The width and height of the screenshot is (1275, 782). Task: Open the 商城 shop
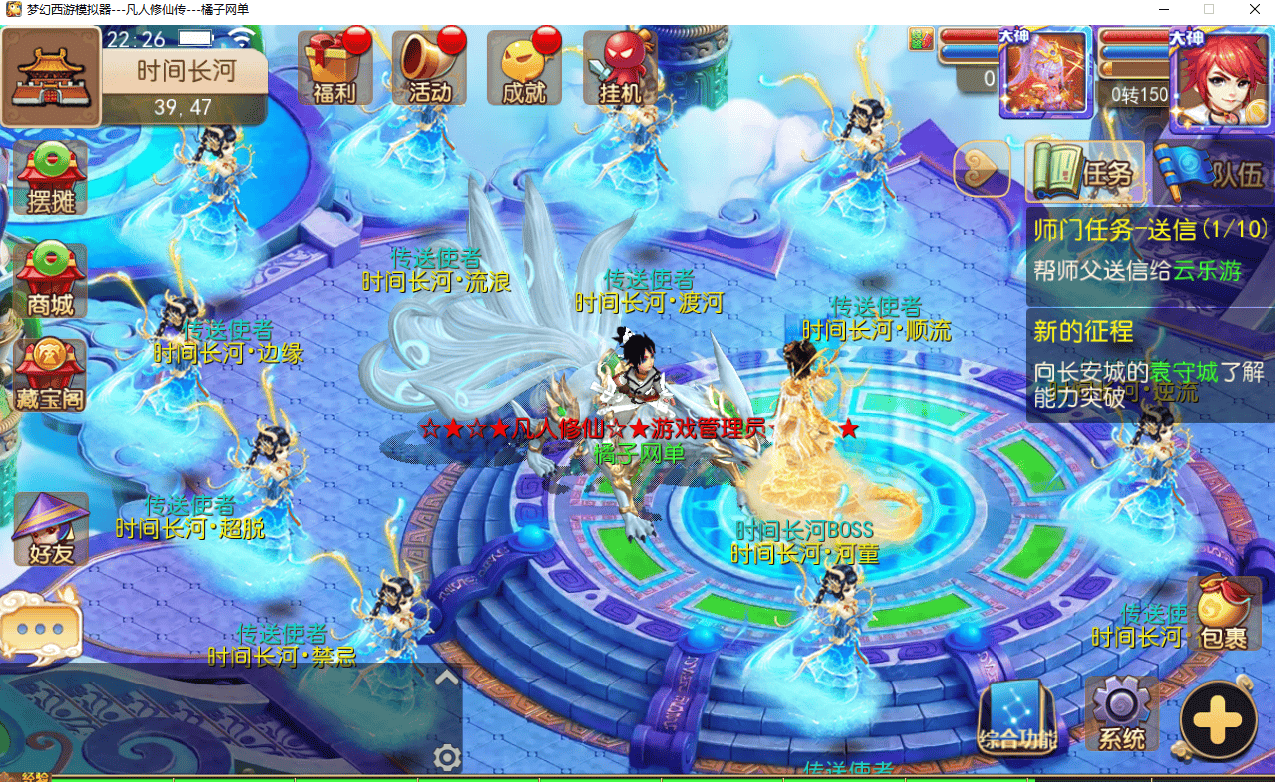(x=50, y=281)
